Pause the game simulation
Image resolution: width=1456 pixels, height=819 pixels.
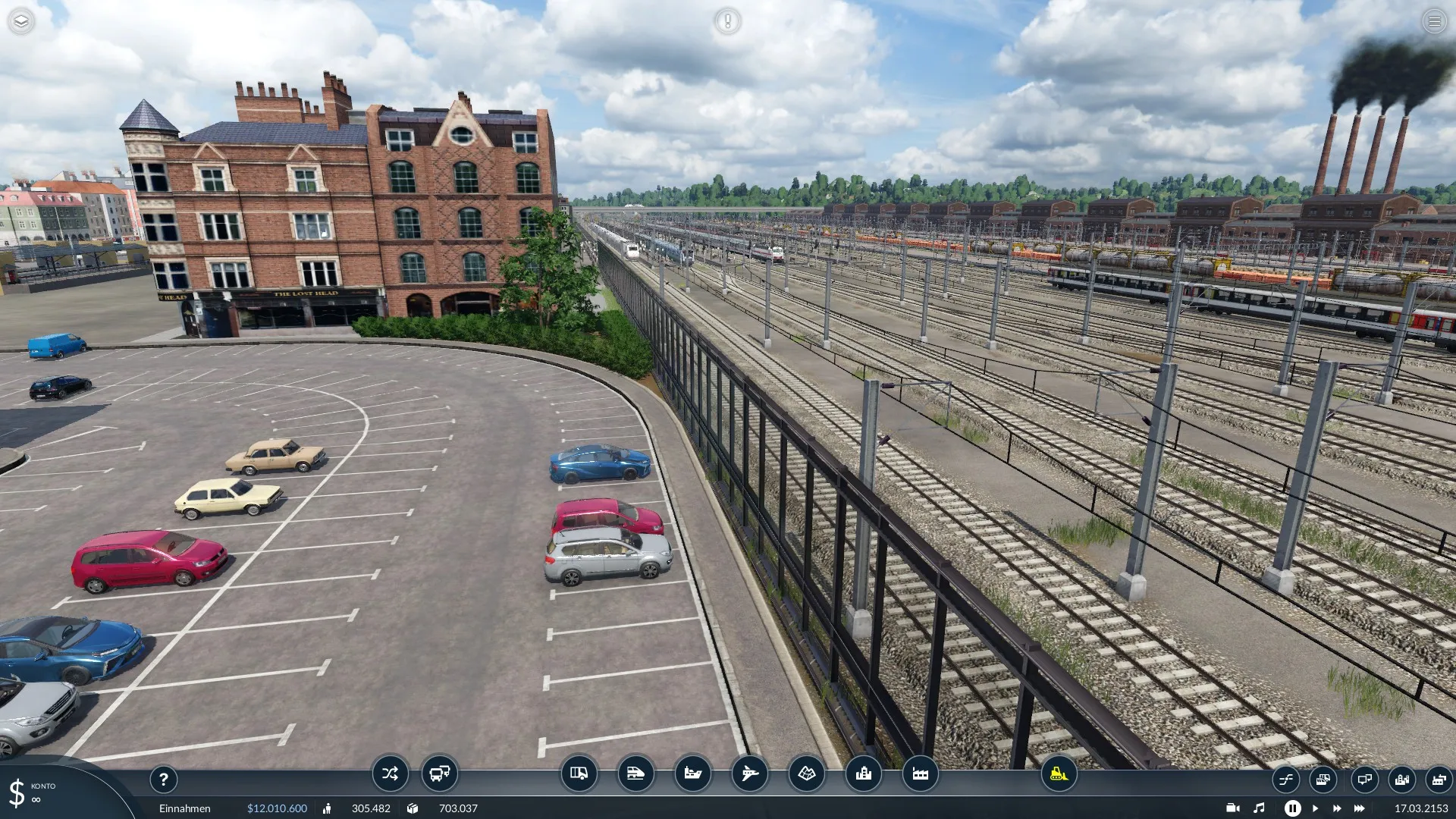tap(1292, 808)
